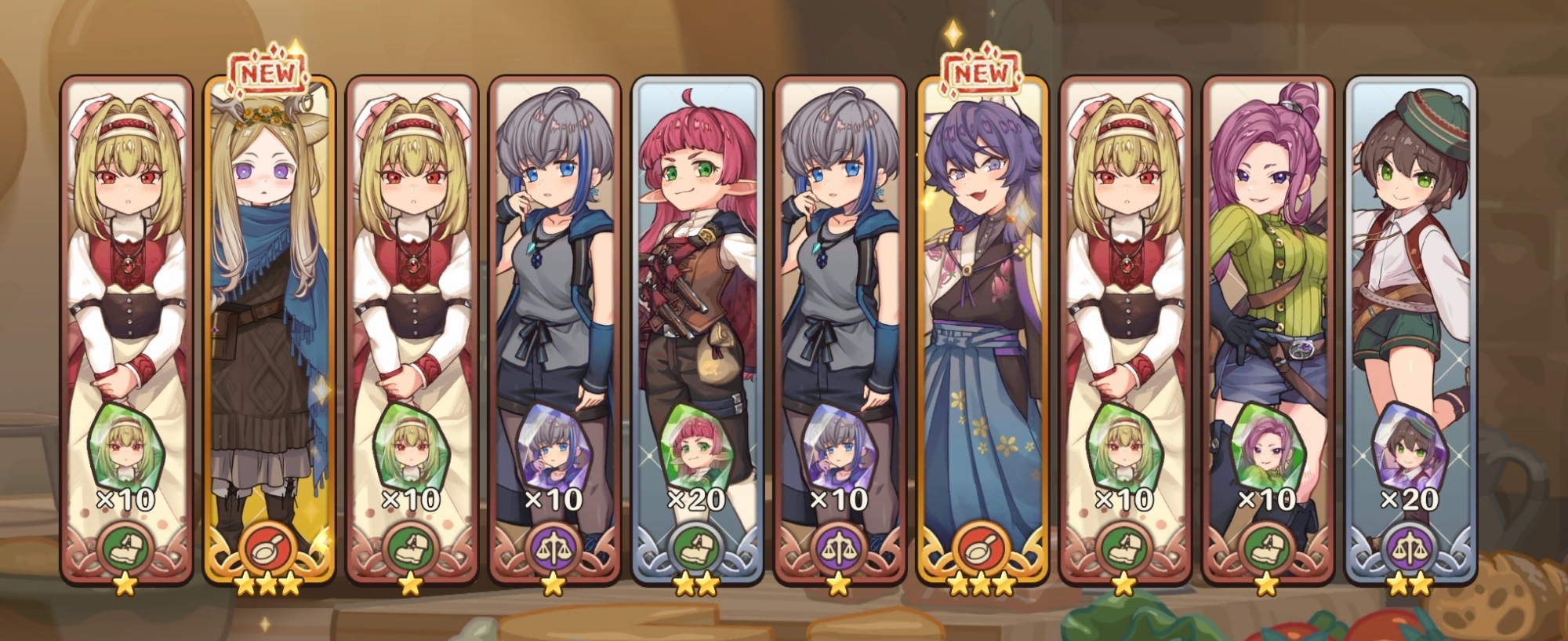Choose the new purple-haired kimono girl card

(x=982, y=330)
